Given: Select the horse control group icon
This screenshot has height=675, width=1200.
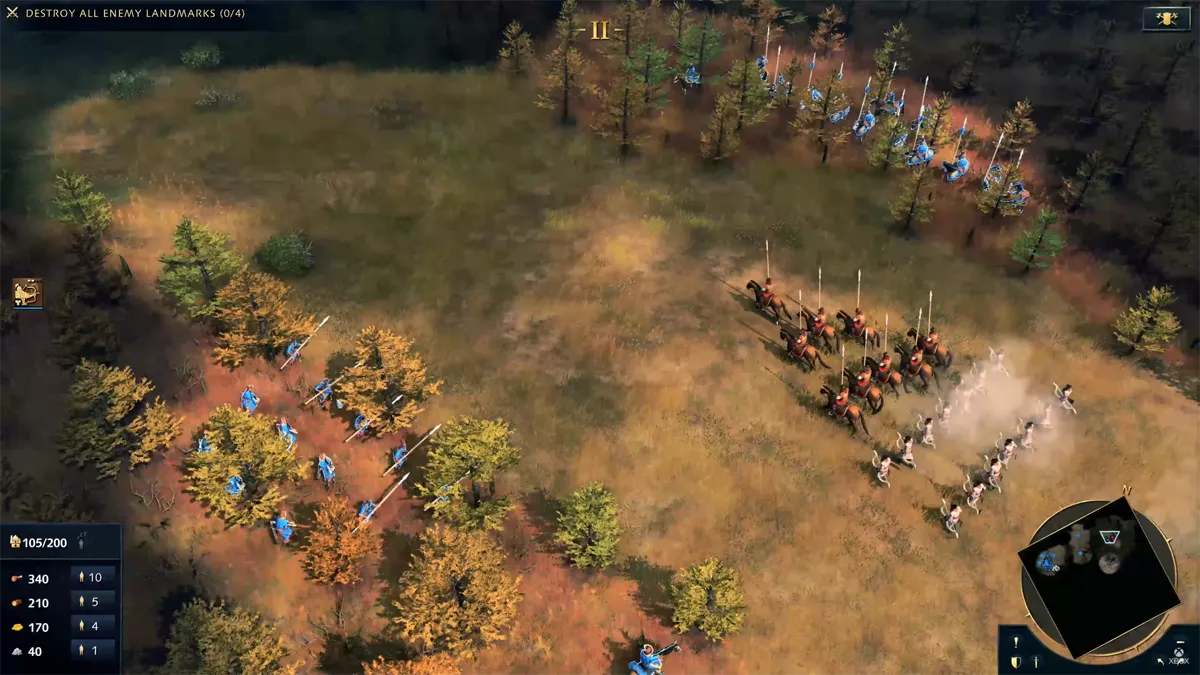Looking at the screenshot, I should pos(27,293).
